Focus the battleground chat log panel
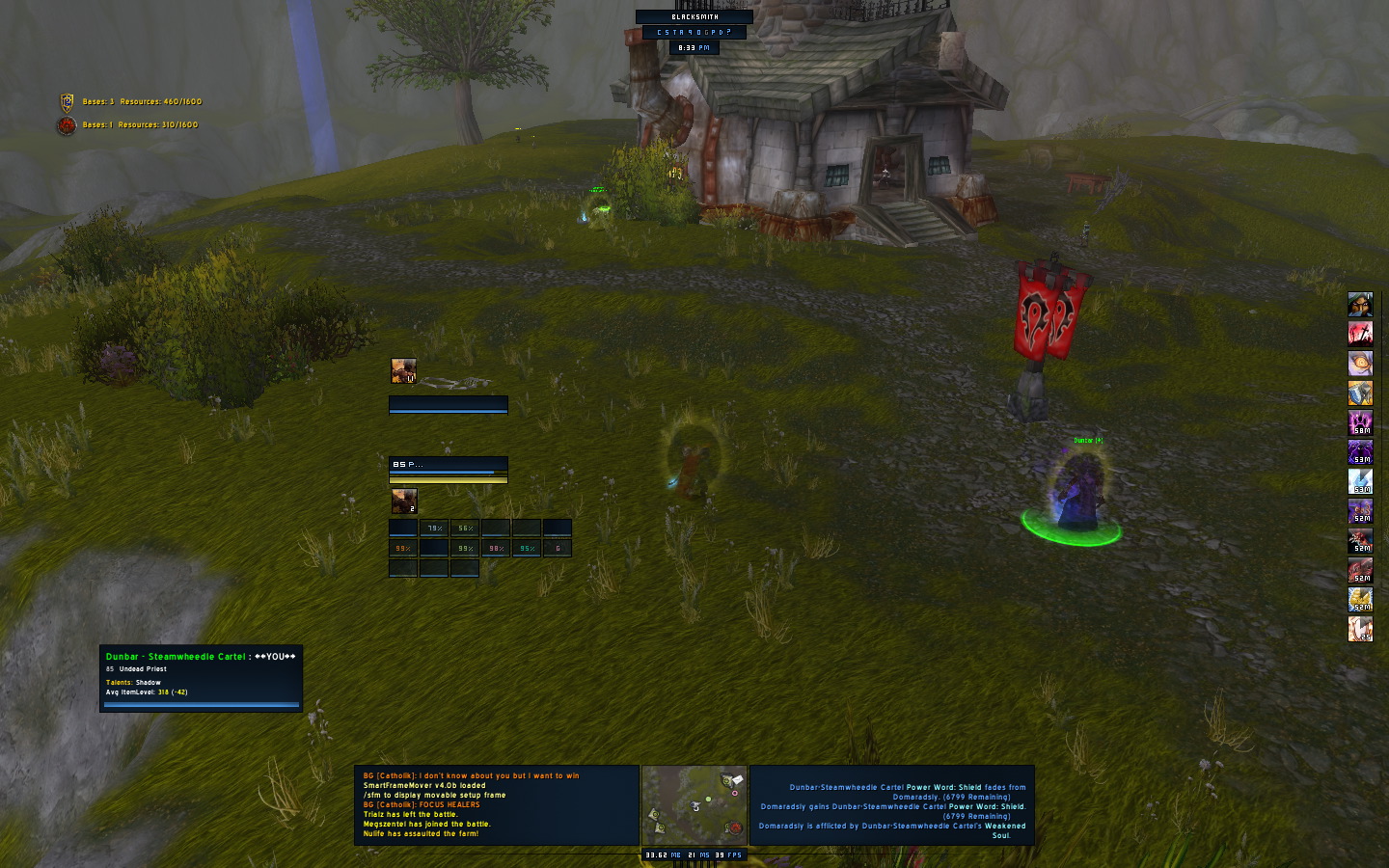This screenshot has height=868, width=1389. [x=497, y=805]
